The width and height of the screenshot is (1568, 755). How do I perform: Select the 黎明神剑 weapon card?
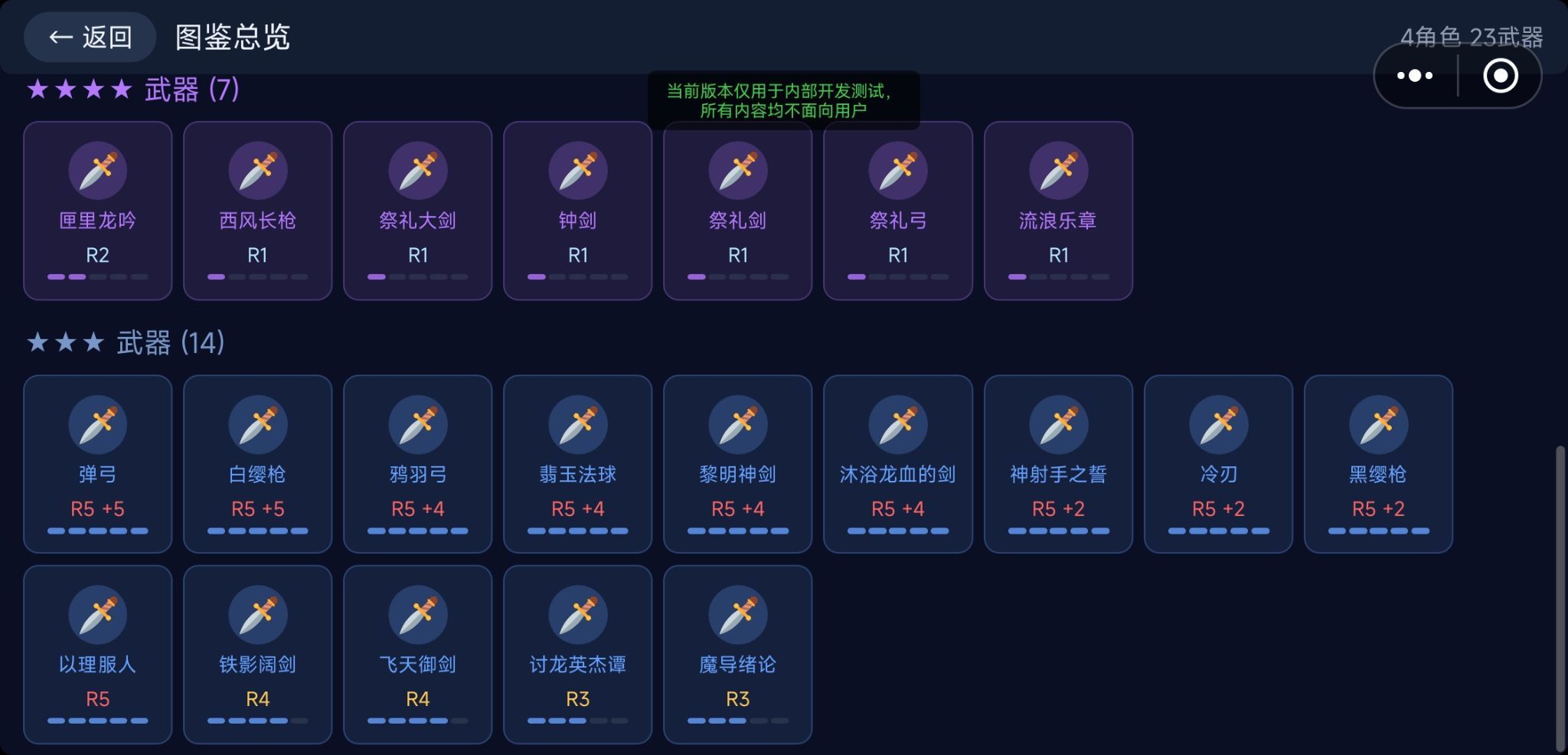tap(737, 464)
